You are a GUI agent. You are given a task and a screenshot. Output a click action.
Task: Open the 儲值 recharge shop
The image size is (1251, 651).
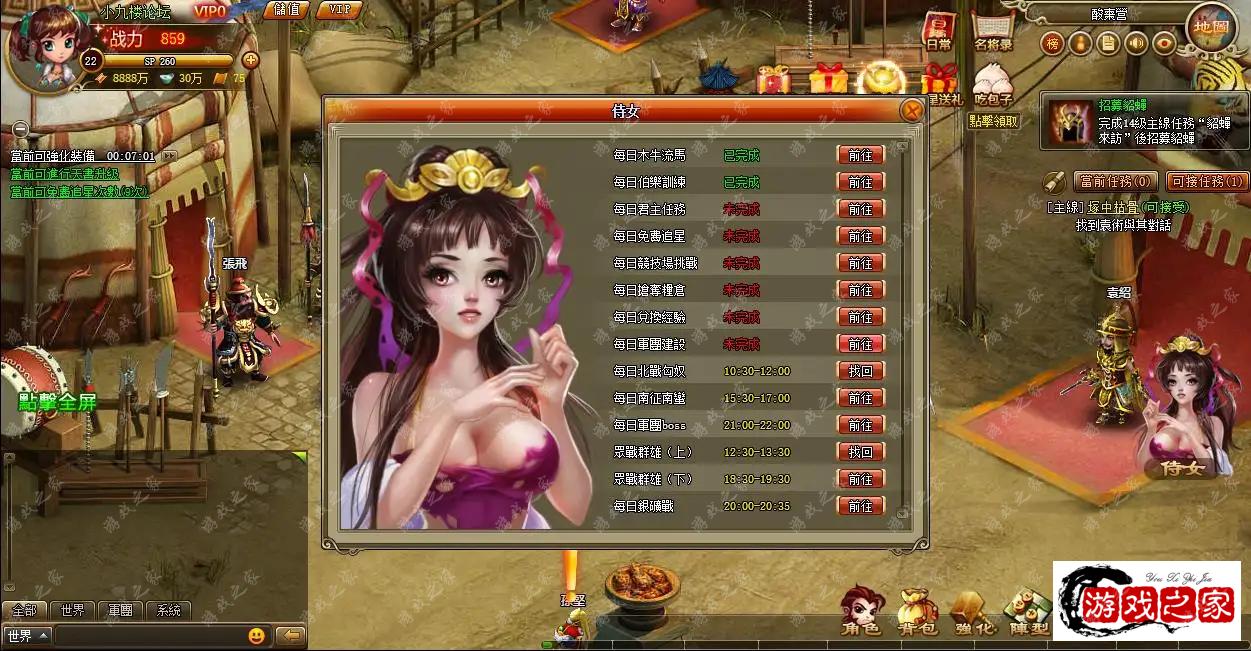pyautogui.click(x=286, y=10)
